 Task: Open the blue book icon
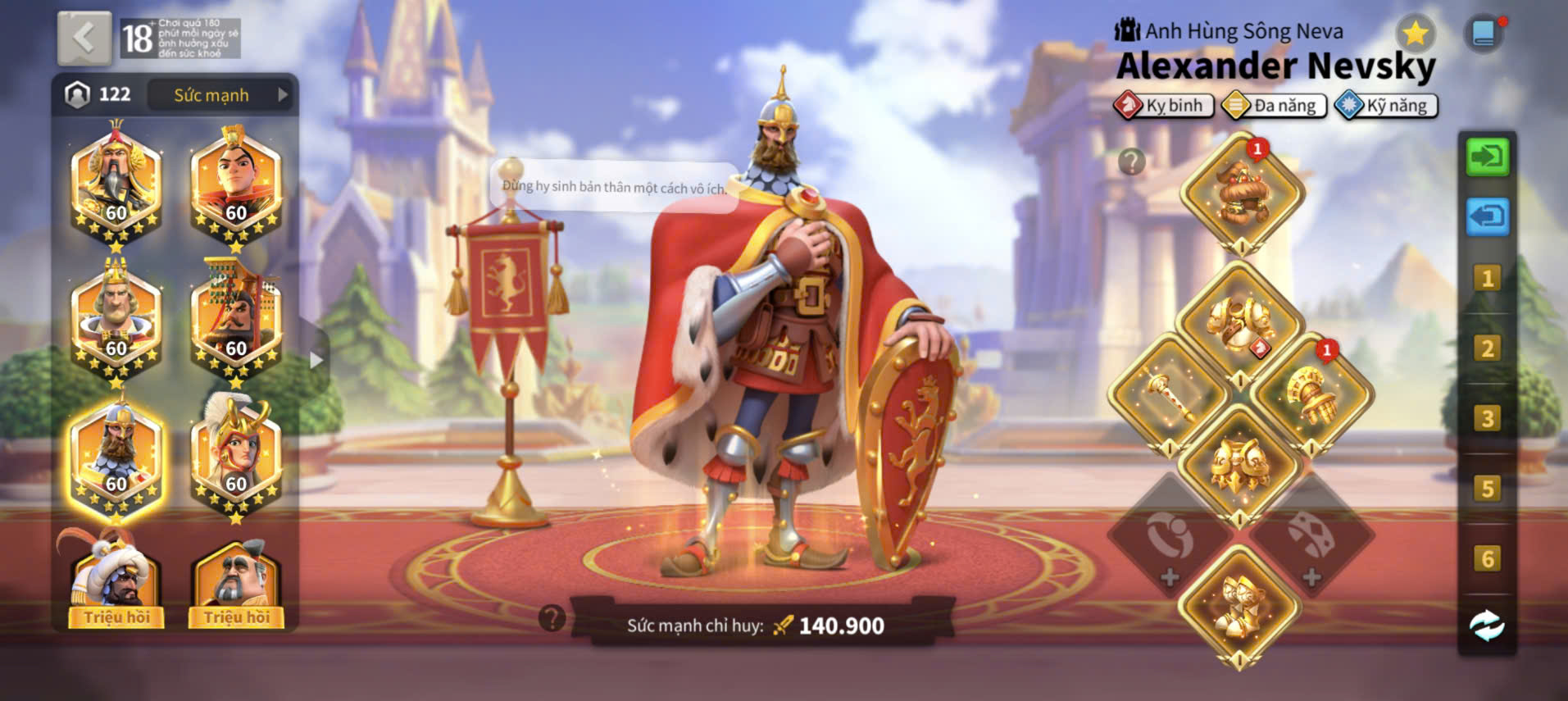tap(1483, 34)
